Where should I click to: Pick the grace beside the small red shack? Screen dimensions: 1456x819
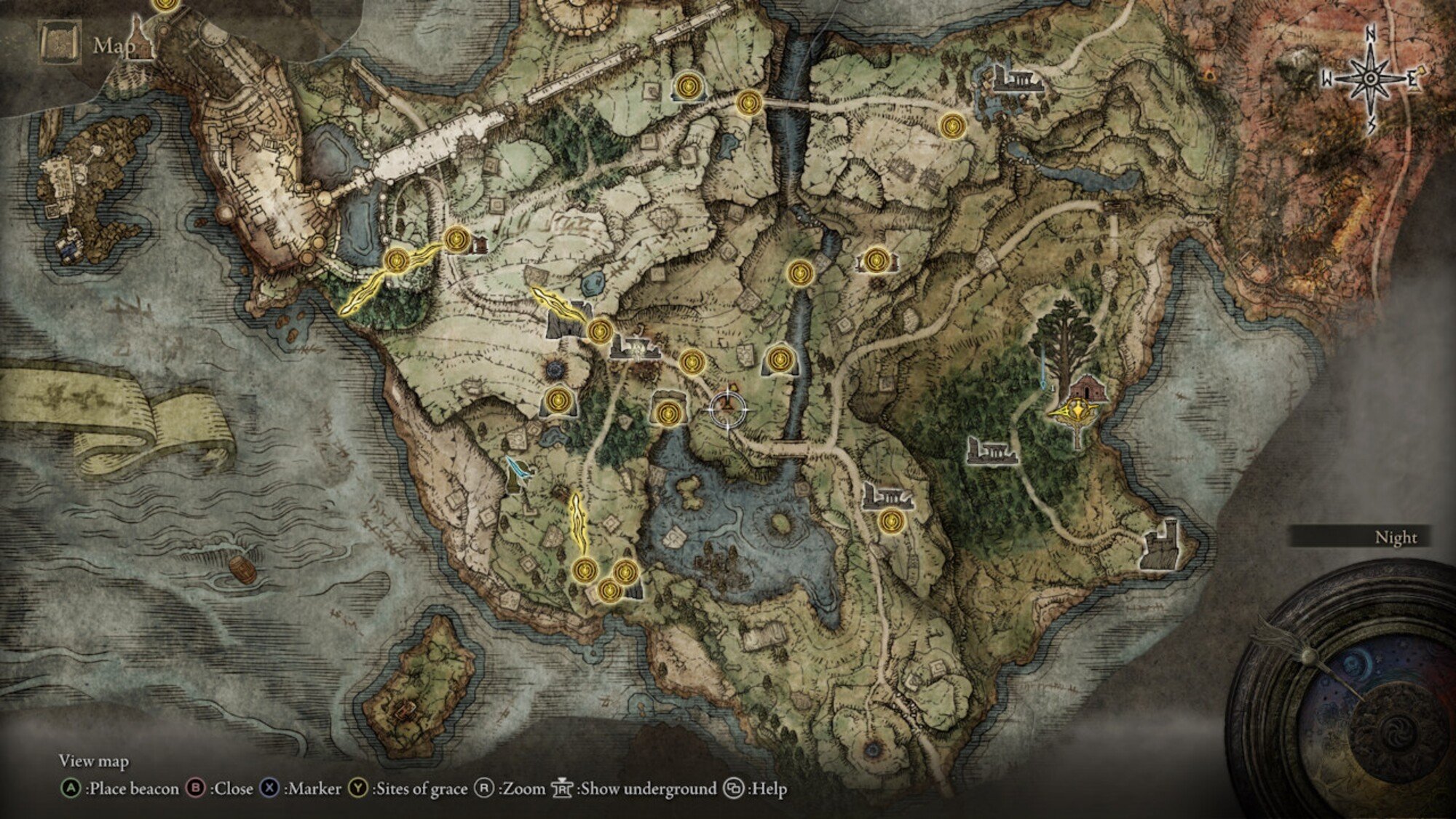[457, 239]
